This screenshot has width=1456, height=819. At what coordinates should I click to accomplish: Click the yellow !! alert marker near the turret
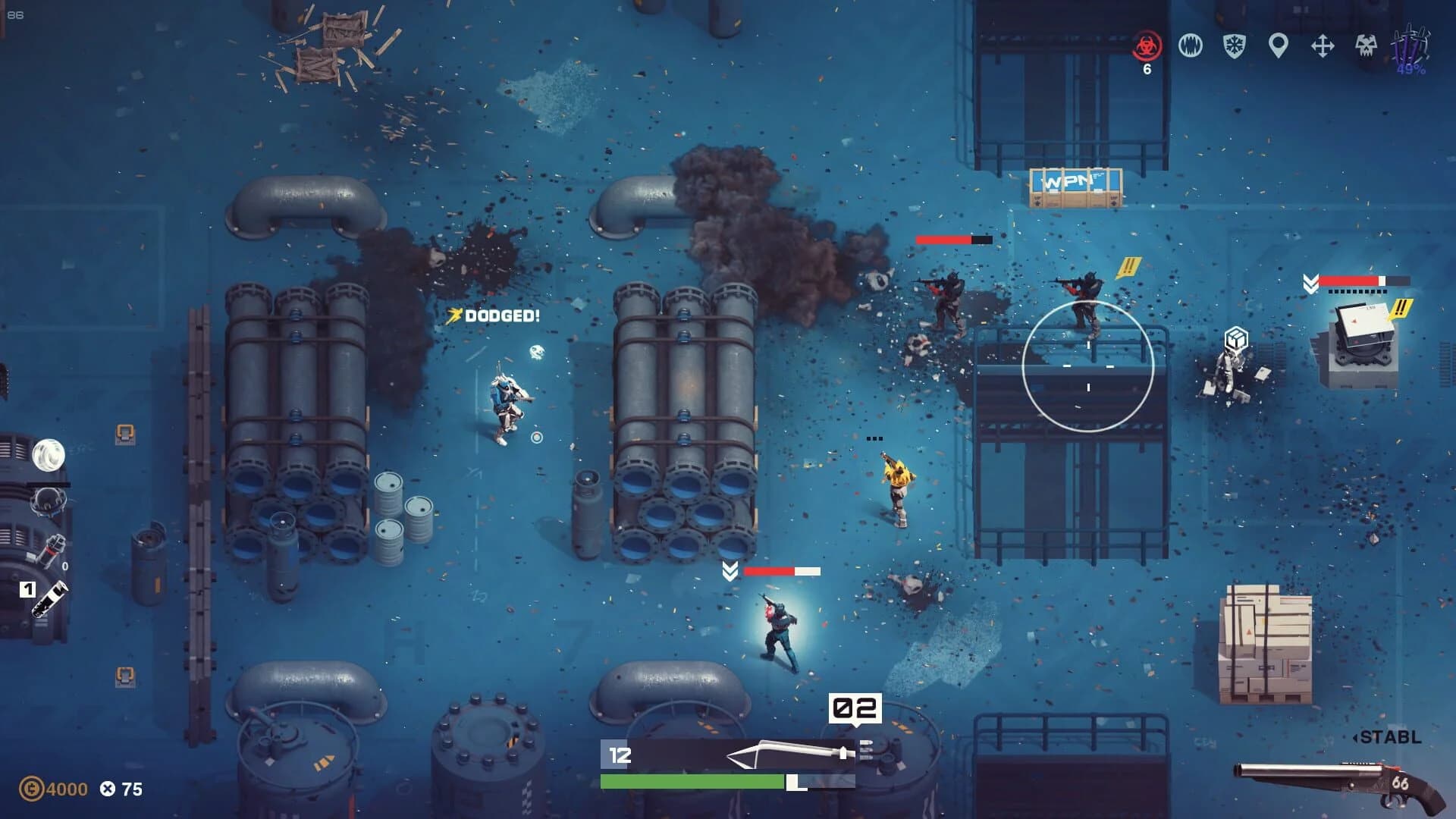(x=1399, y=309)
